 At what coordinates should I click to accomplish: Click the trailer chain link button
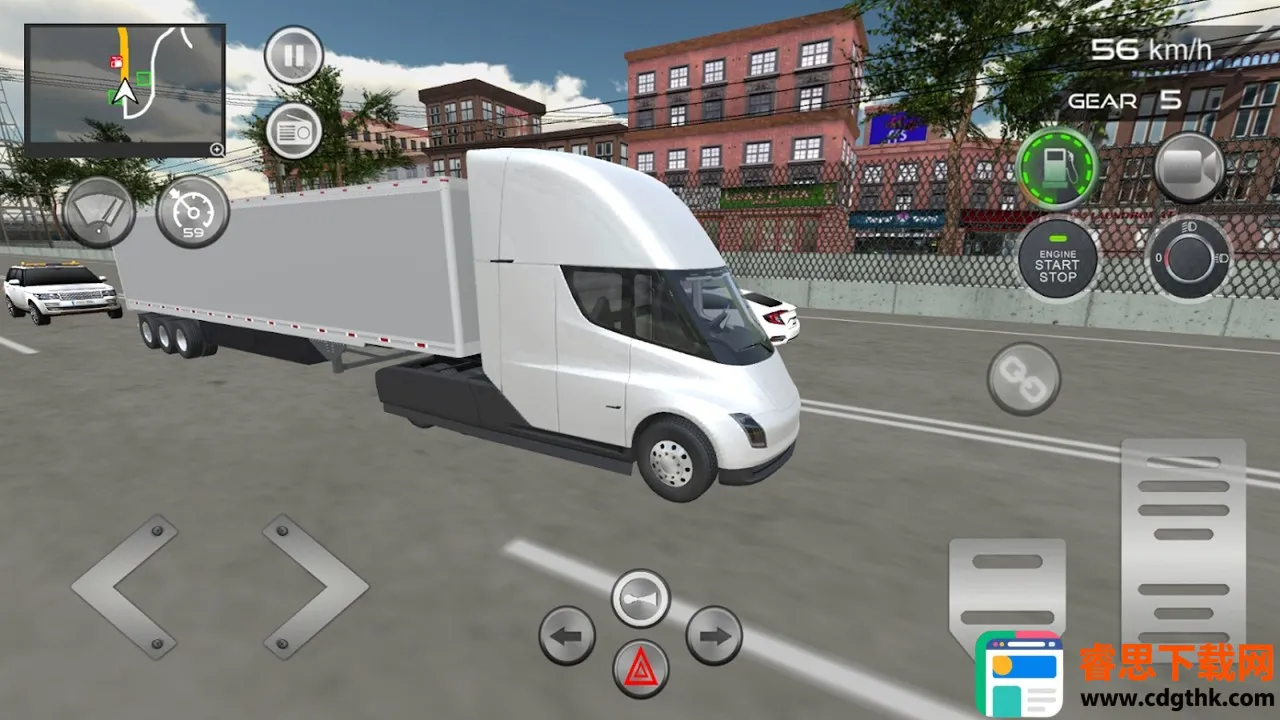[1023, 379]
